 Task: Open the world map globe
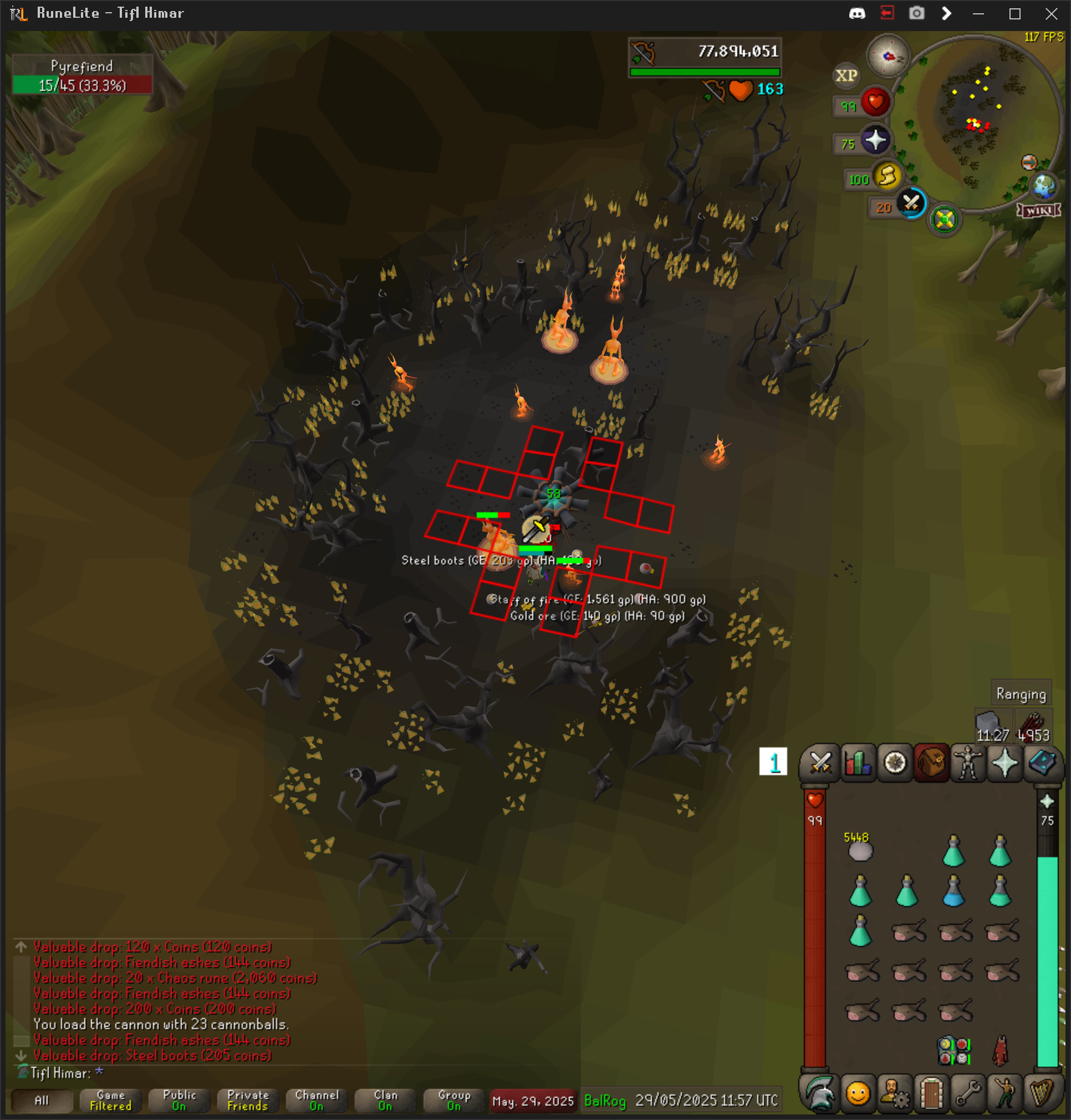tap(1044, 186)
